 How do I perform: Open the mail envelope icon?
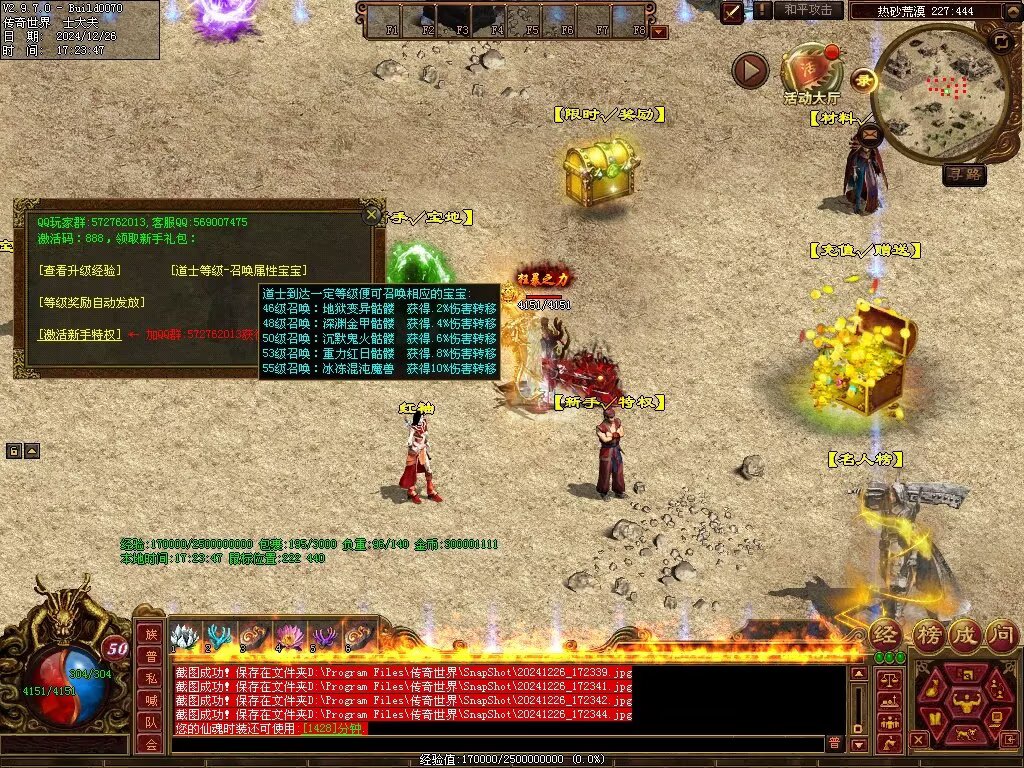(868, 132)
